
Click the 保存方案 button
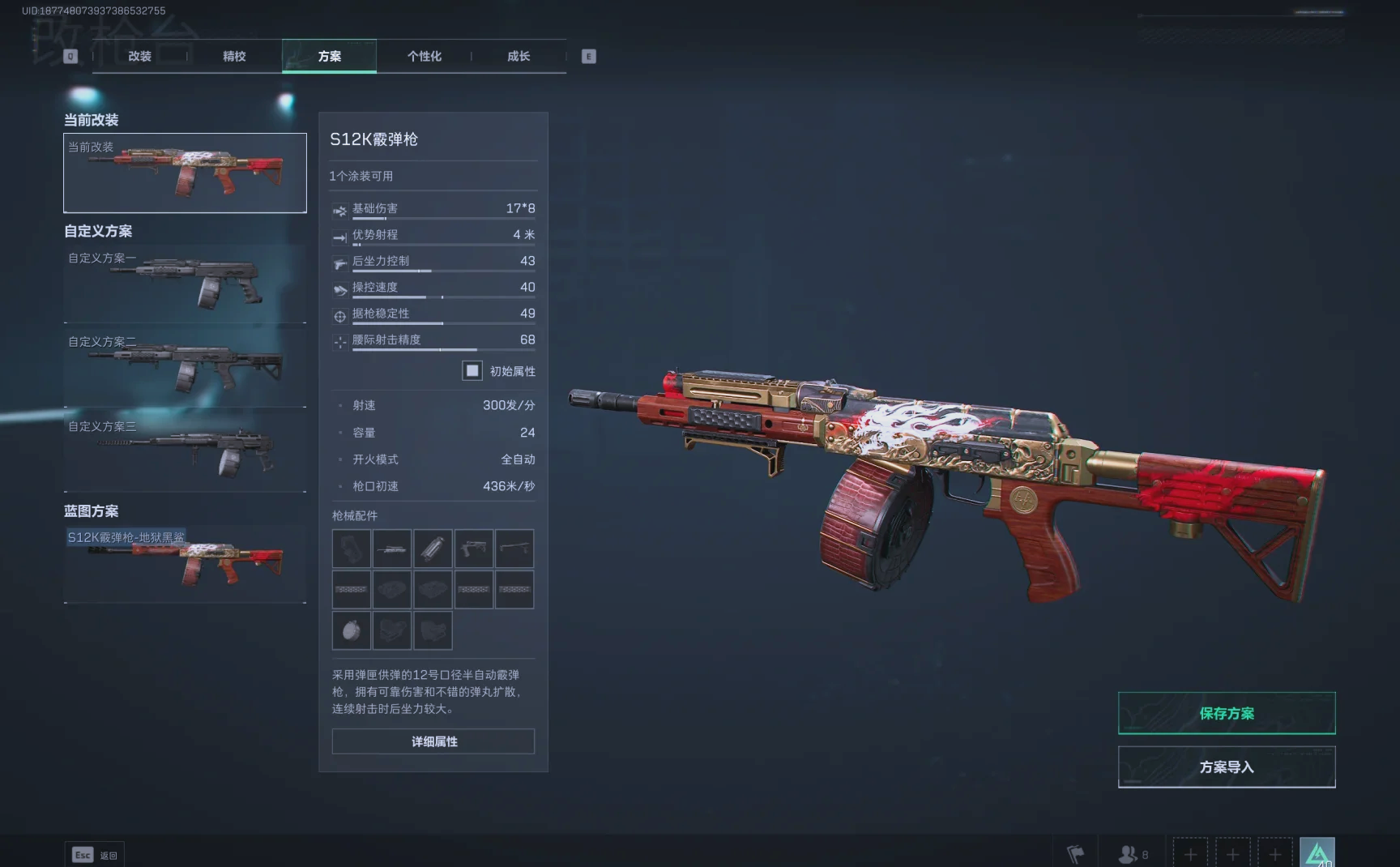[1226, 713]
